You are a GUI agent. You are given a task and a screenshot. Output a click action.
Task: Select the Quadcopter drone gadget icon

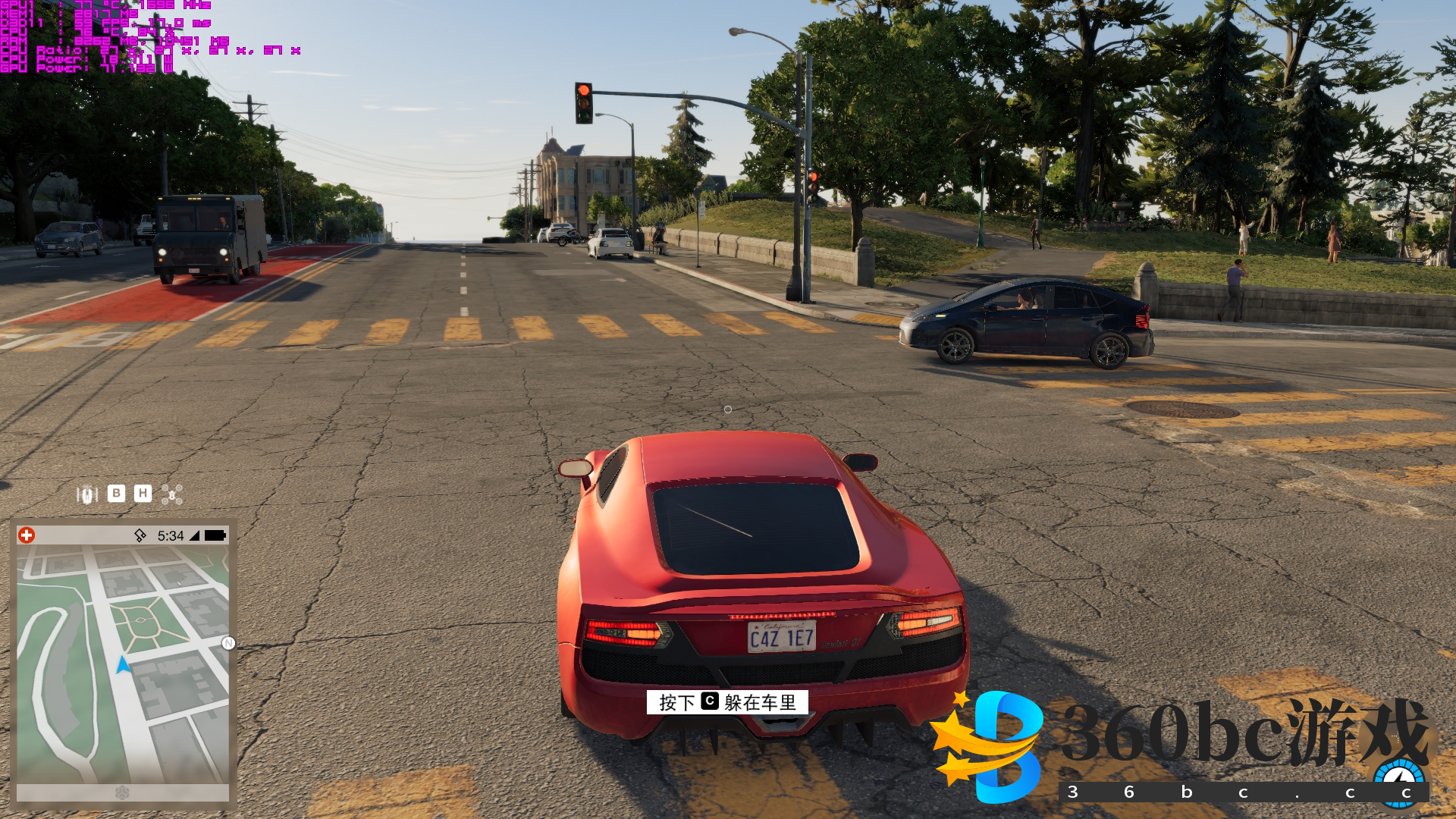click(x=172, y=495)
